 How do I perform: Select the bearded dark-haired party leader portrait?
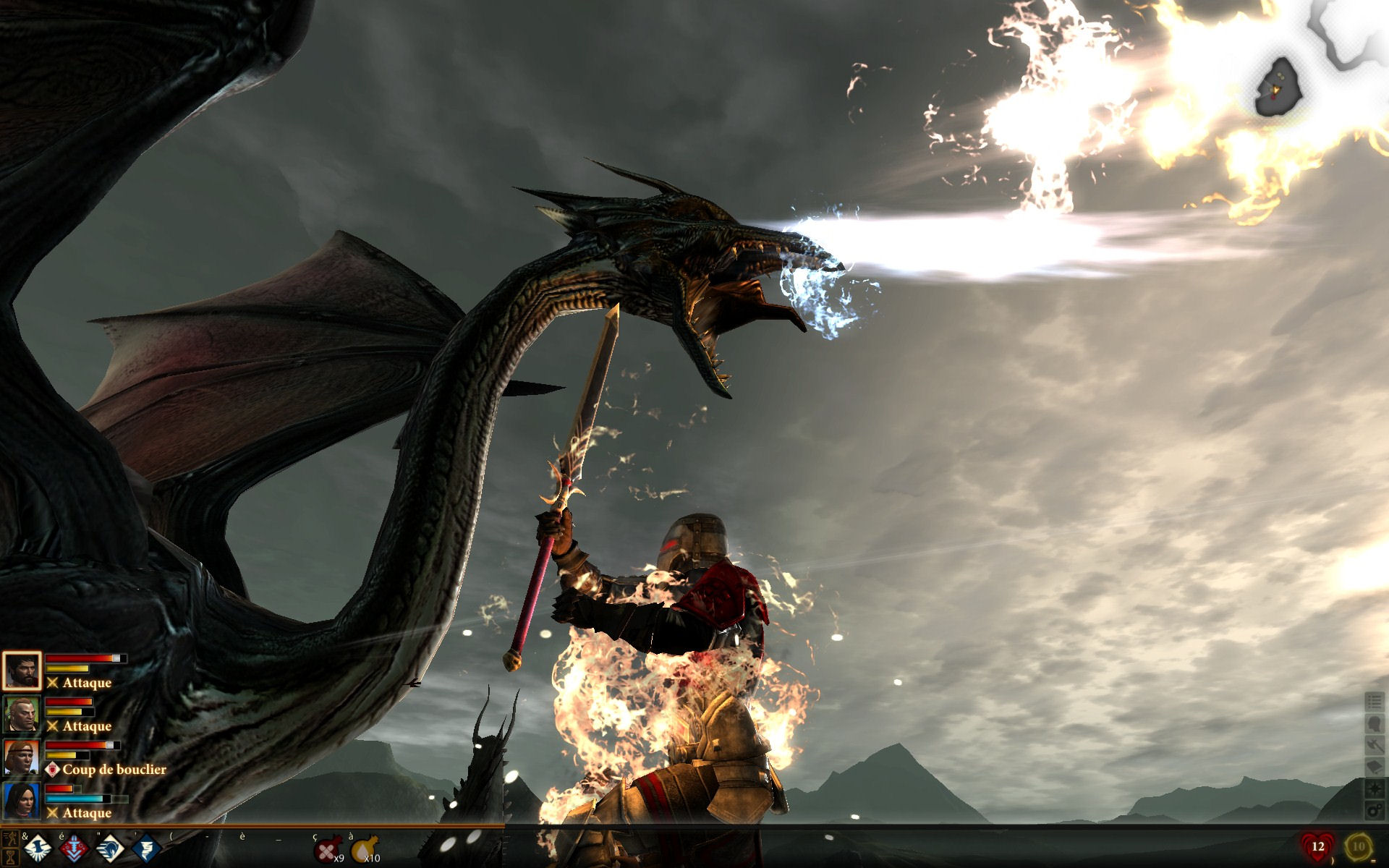(22, 671)
